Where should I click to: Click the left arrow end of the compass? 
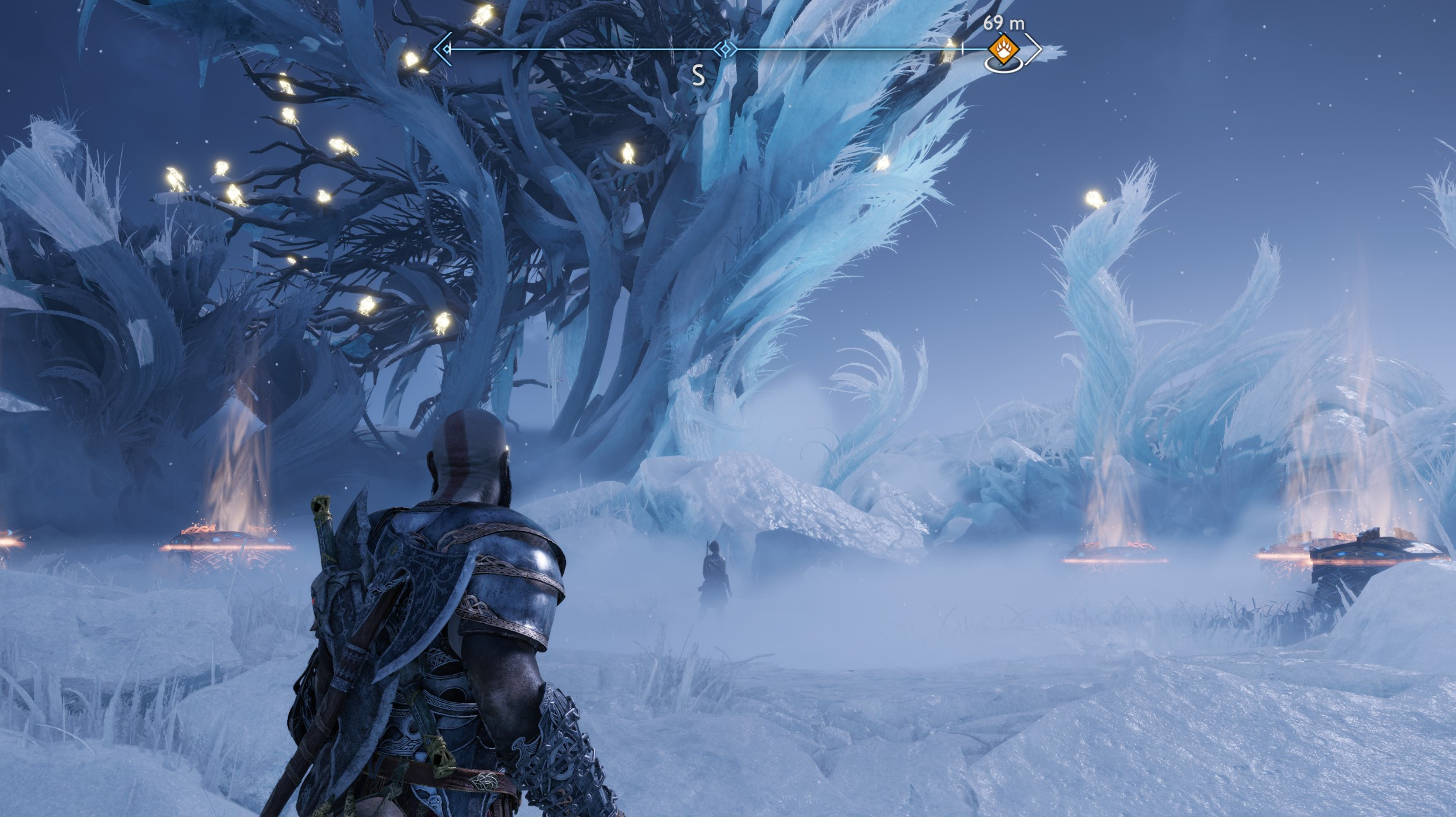click(x=443, y=49)
